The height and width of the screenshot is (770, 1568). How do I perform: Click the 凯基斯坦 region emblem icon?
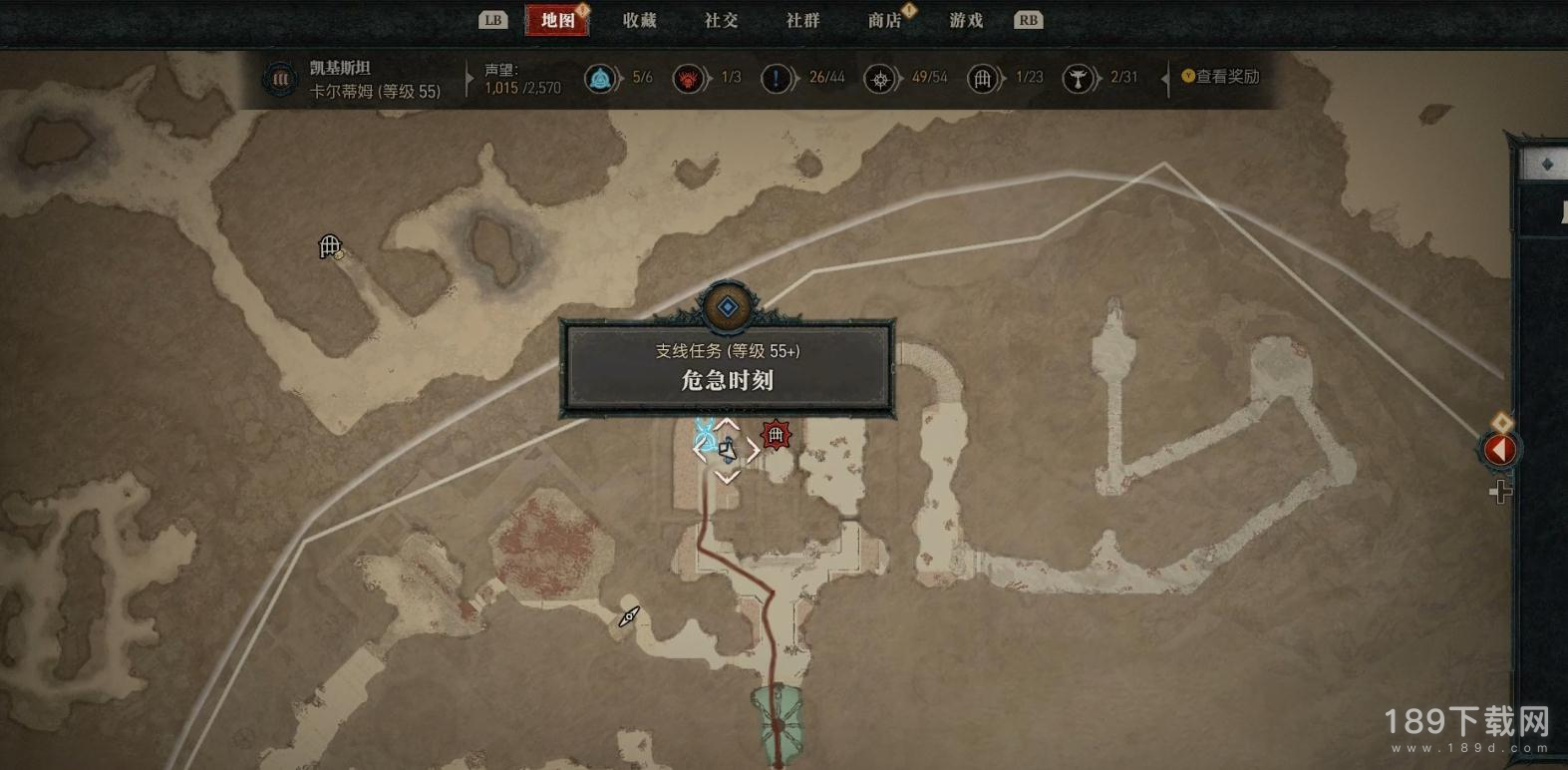(x=280, y=79)
